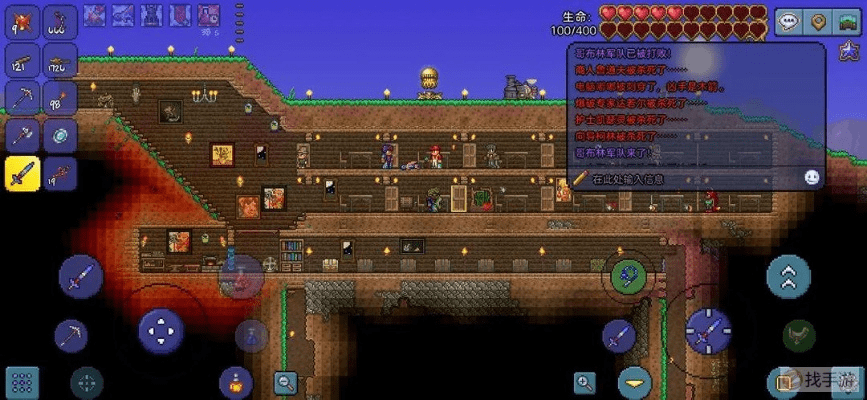Select the axe hotbar slot
The image size is (867, 400).
pyautogui.click(x=22, y=135)
